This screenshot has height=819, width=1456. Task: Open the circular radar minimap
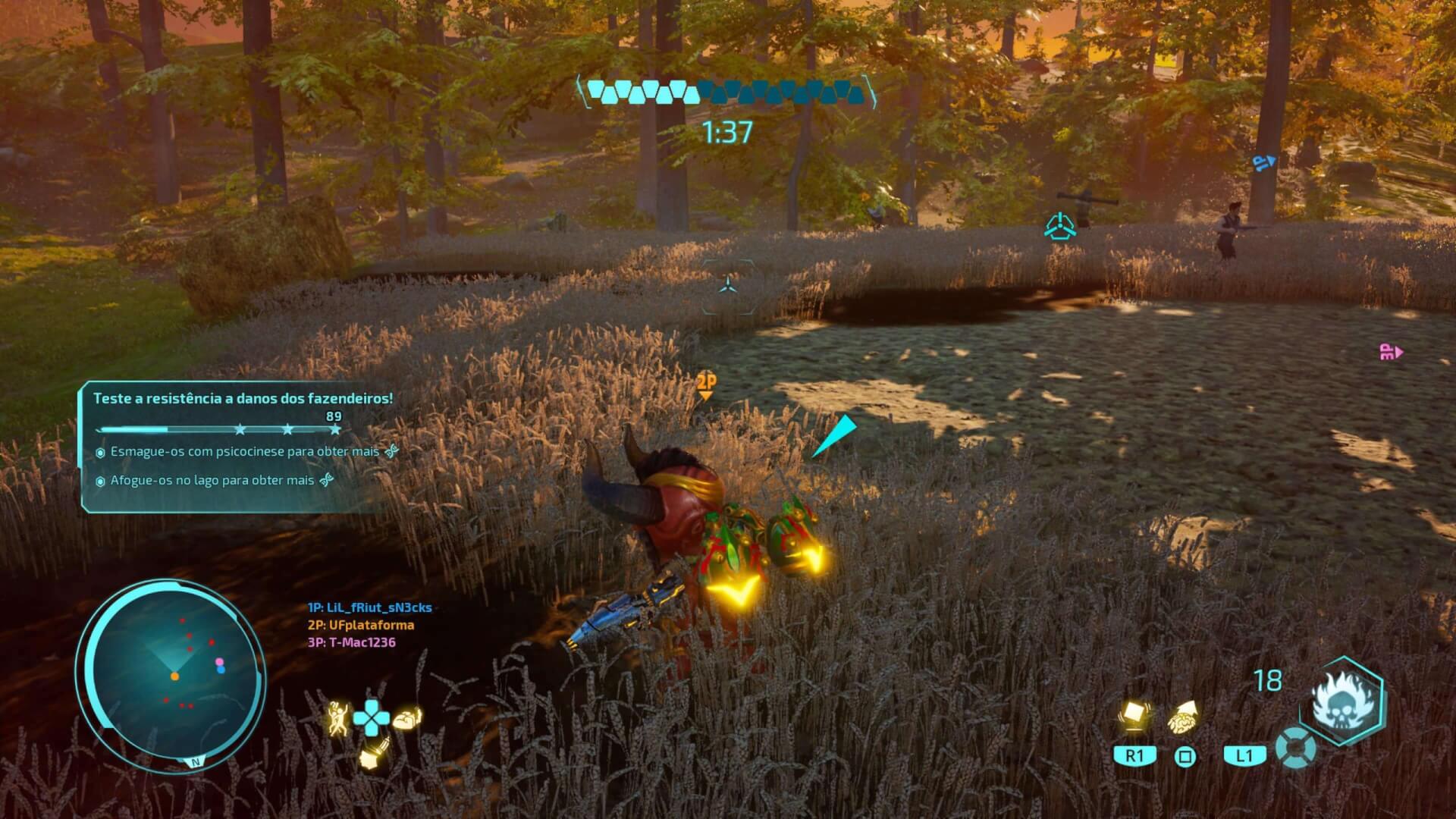click(x=171, y=674)
